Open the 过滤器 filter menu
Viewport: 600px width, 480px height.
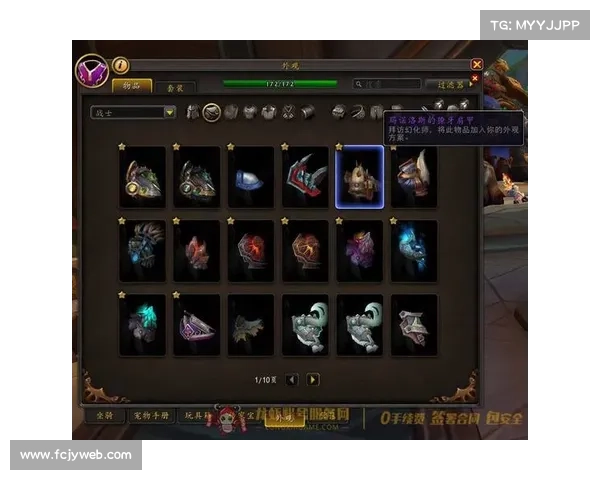tap(449, 85)
